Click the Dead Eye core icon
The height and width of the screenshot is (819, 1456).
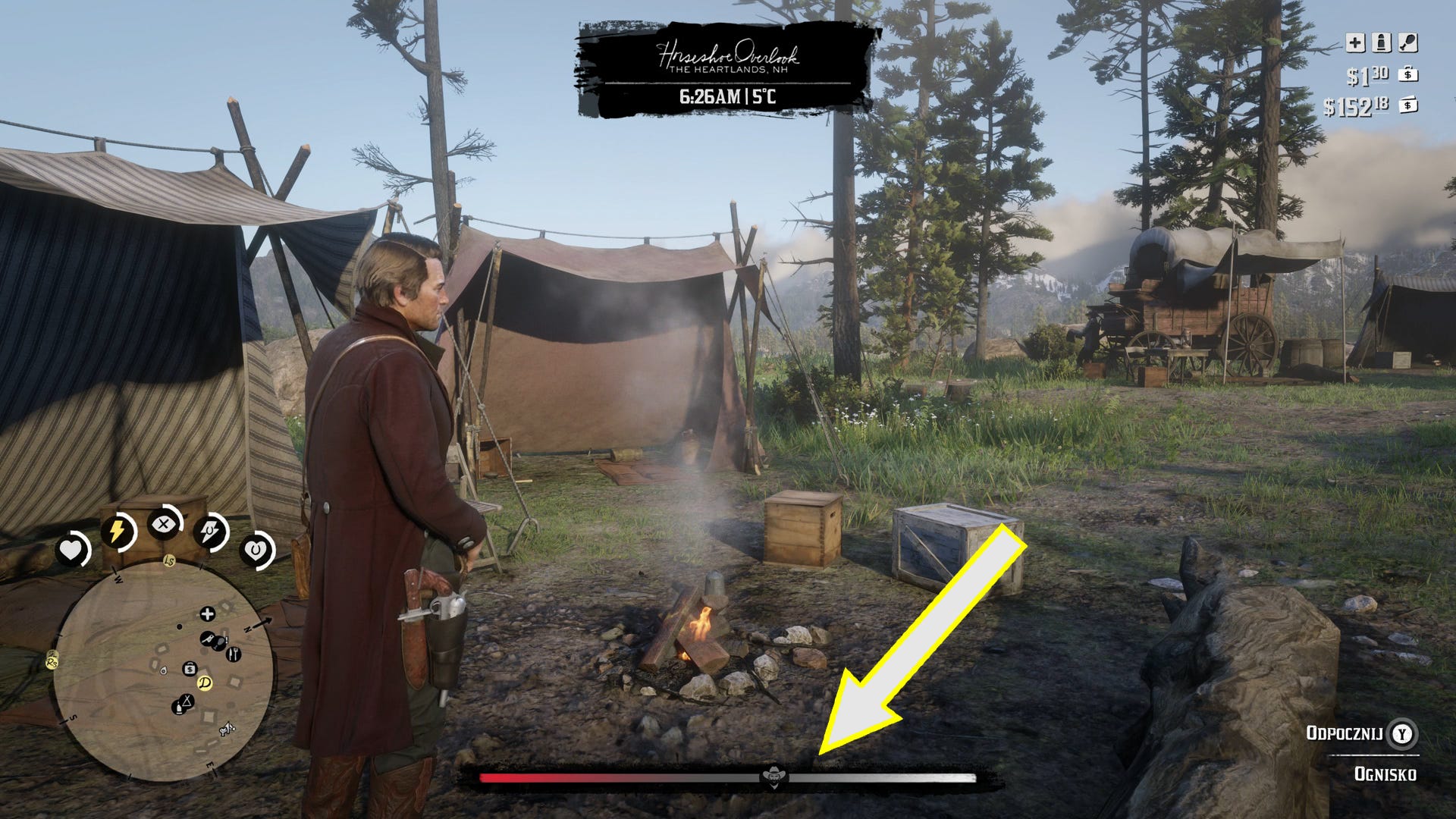click(162, 524)
